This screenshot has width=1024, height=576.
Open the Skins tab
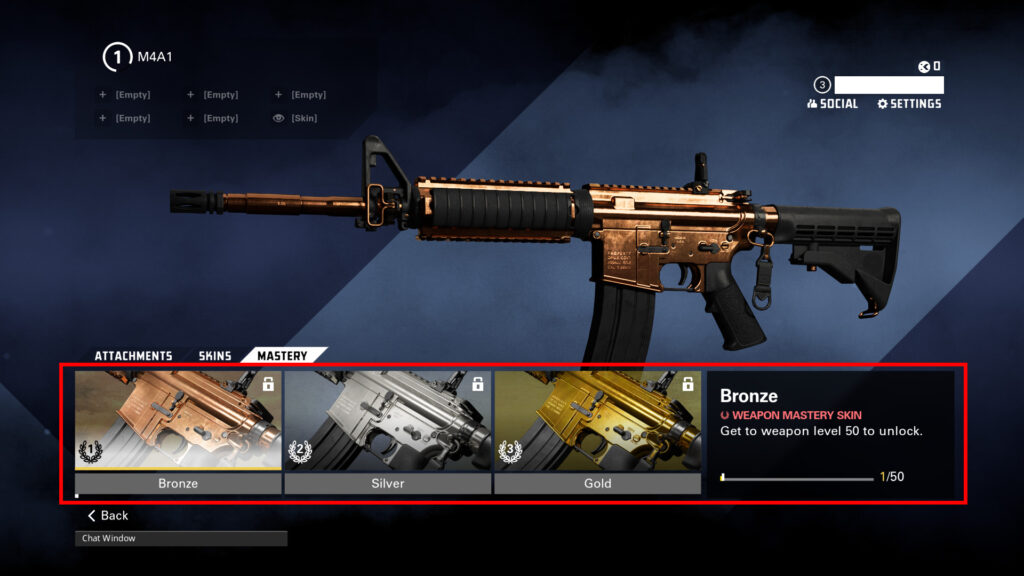(x=215, y=356)
